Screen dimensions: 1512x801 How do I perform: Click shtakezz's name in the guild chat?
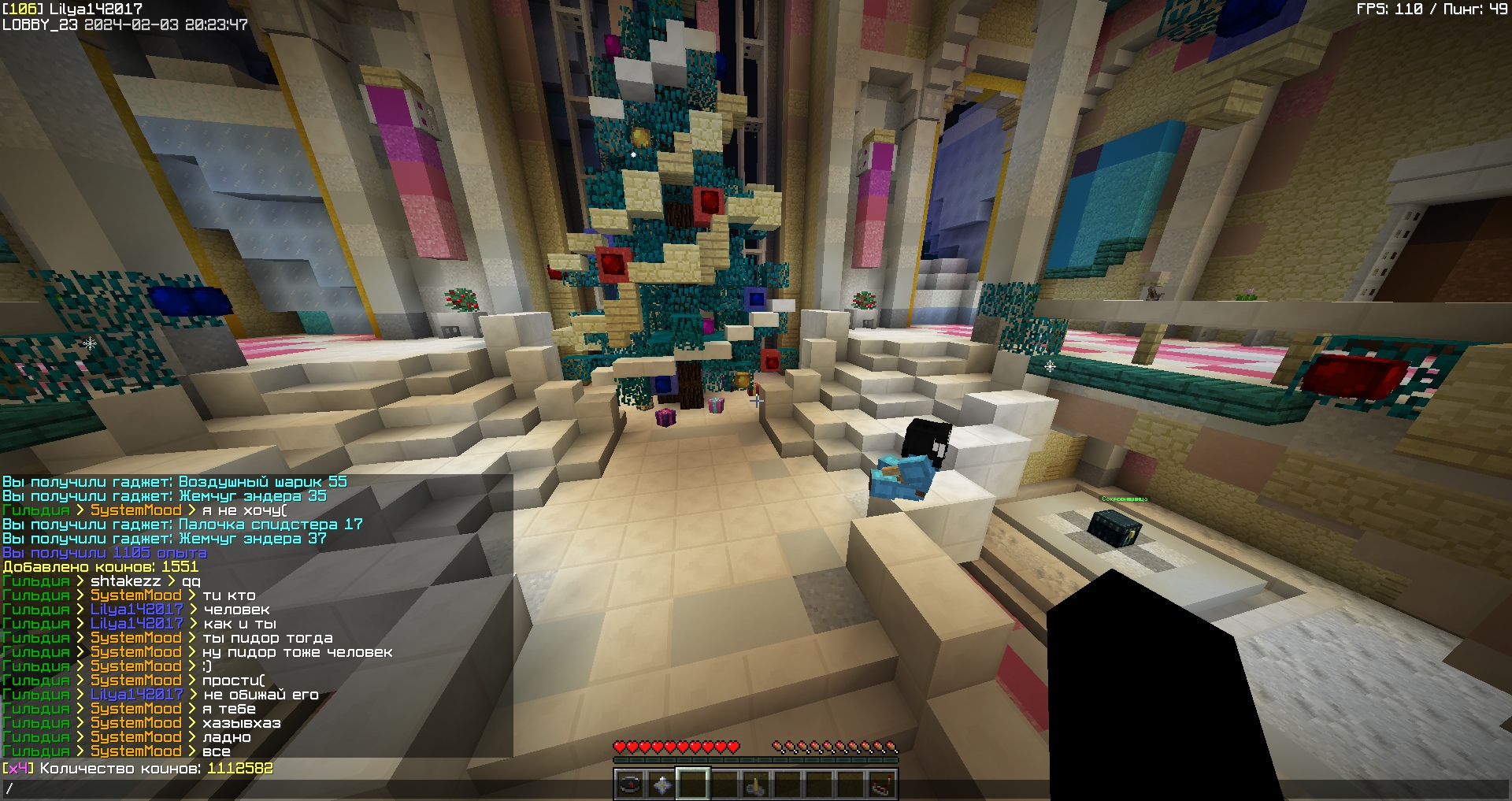[125, 581]
